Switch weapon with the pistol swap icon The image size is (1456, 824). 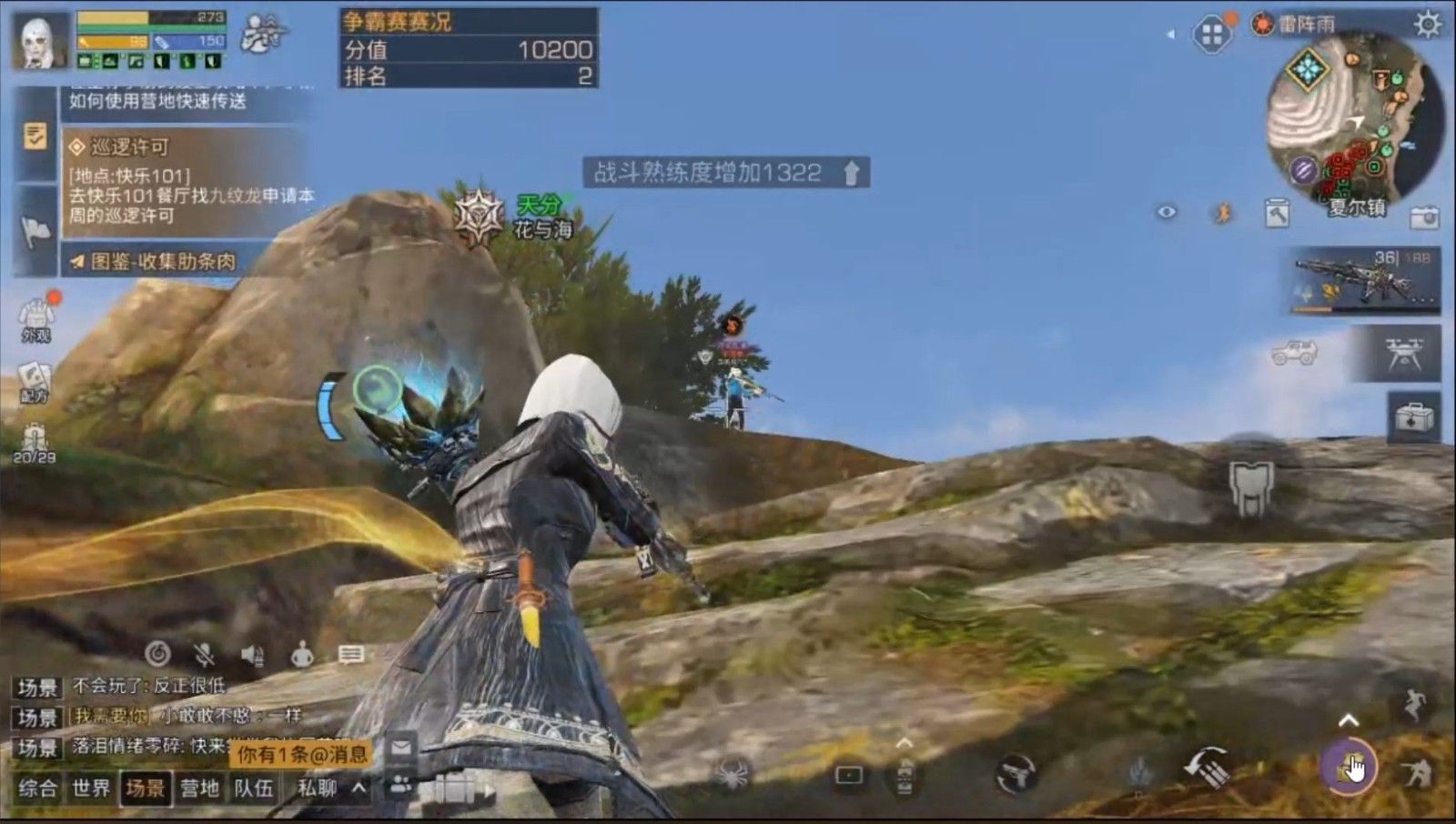pos(1016,774)
